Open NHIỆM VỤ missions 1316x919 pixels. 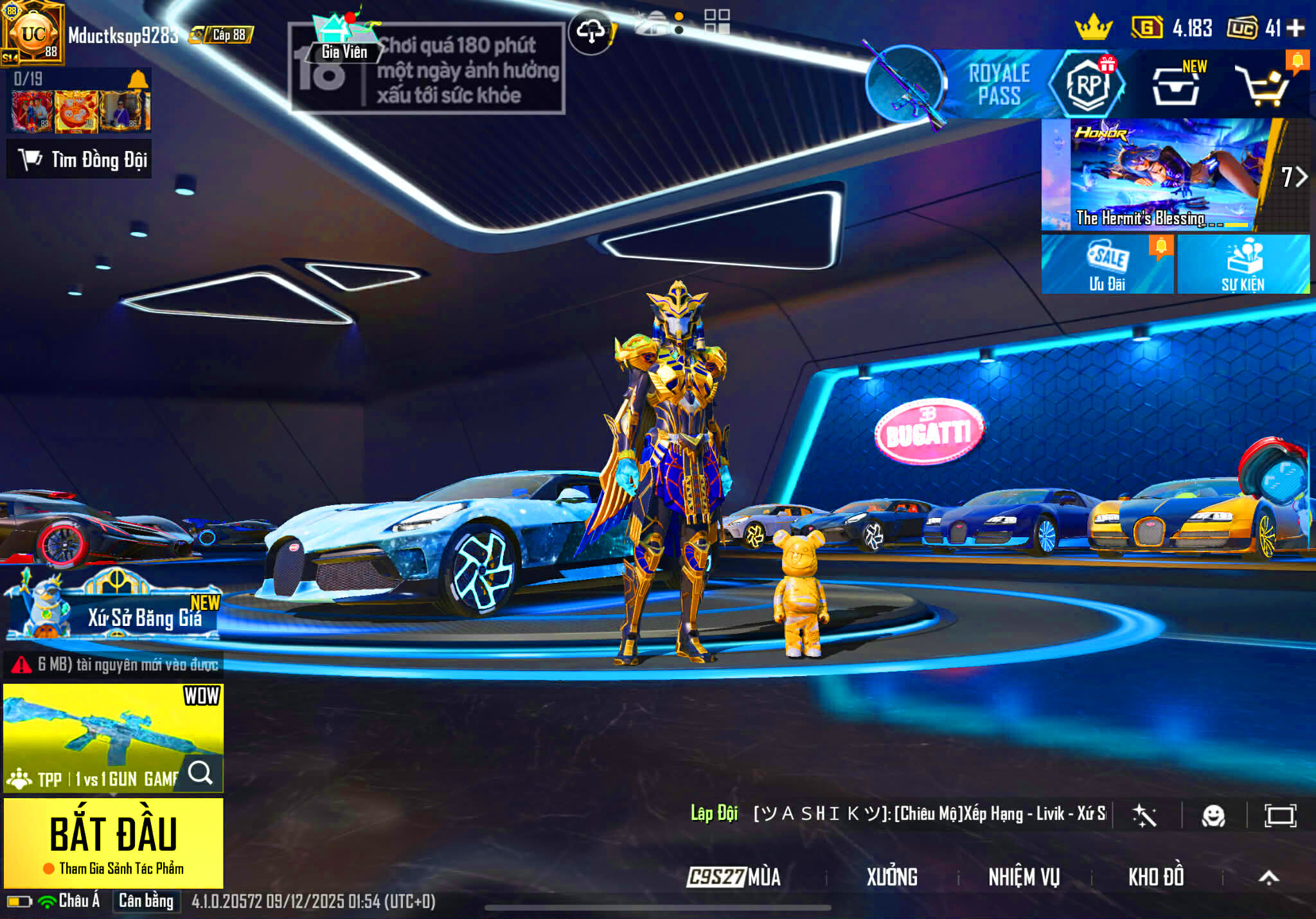[1024, 877]
